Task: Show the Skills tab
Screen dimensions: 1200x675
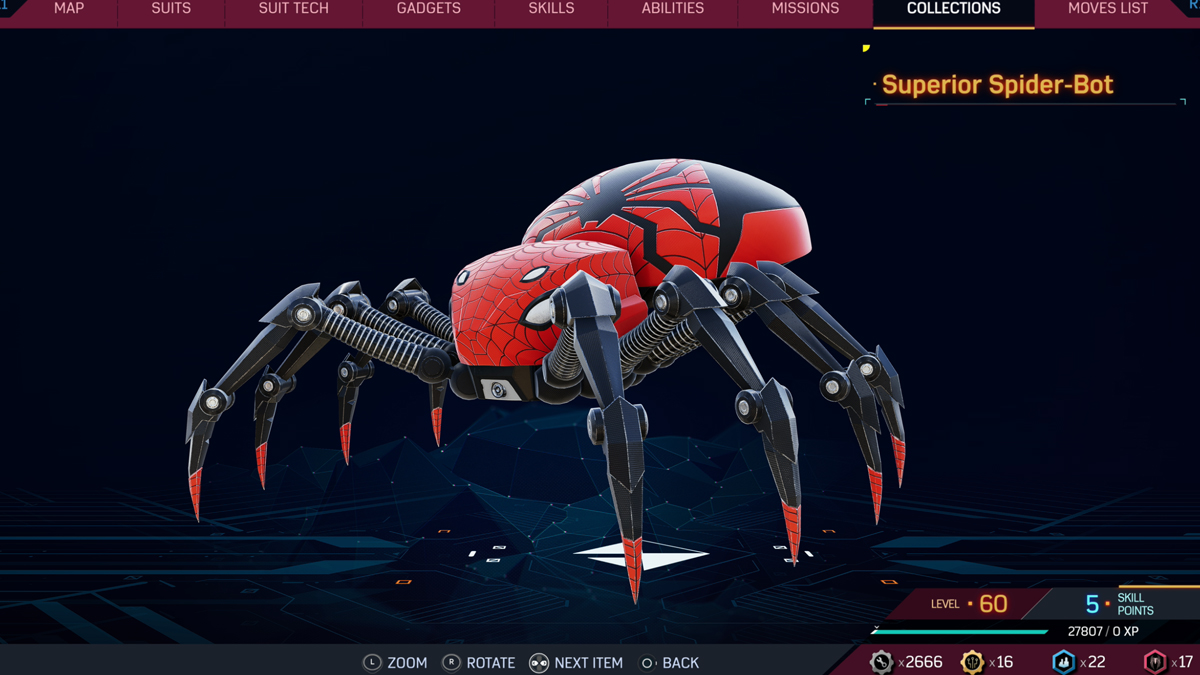Action: [551, 9]
